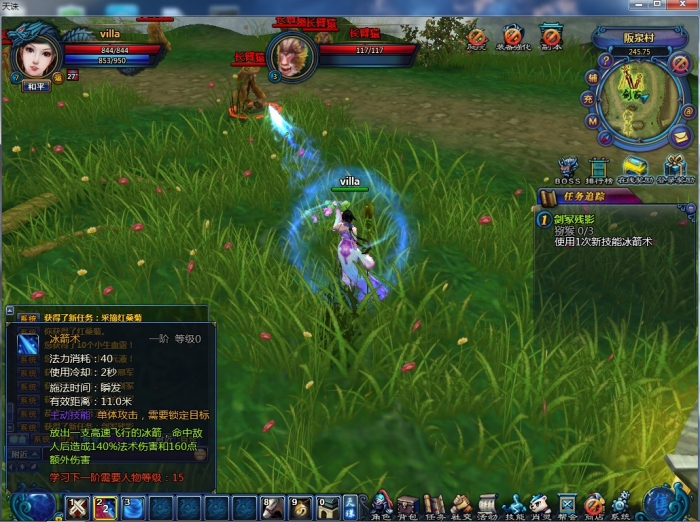This screenshot has width=700, height=522.
Task: Click the 辅 assist button beside minimap
Action: (591, 77)
